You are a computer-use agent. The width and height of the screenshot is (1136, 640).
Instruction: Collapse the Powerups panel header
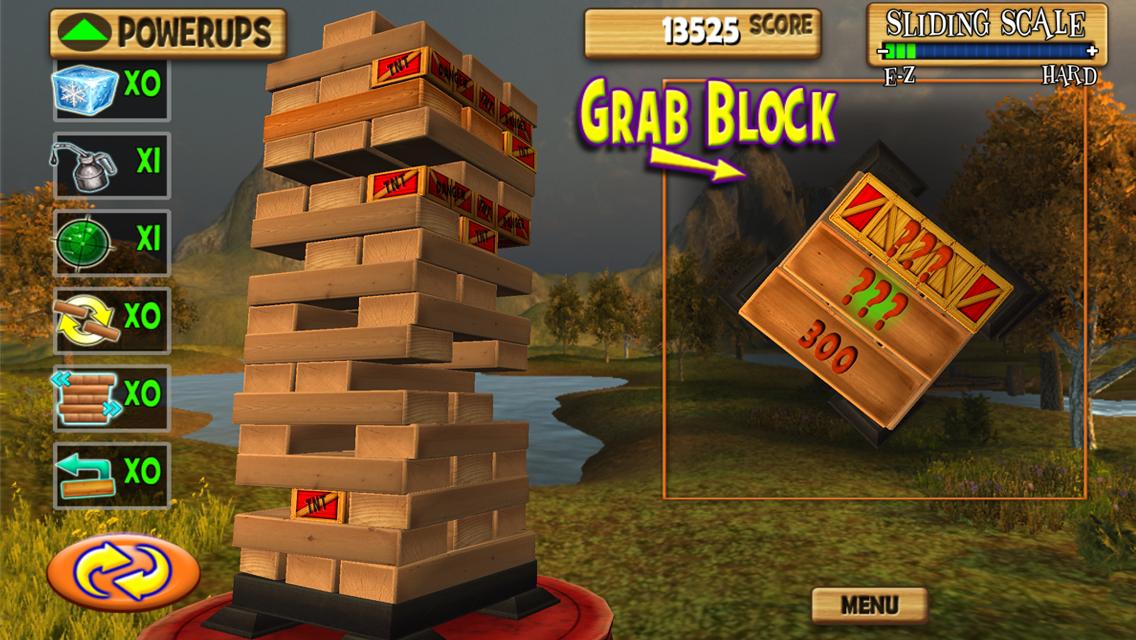tap(167, 33)
